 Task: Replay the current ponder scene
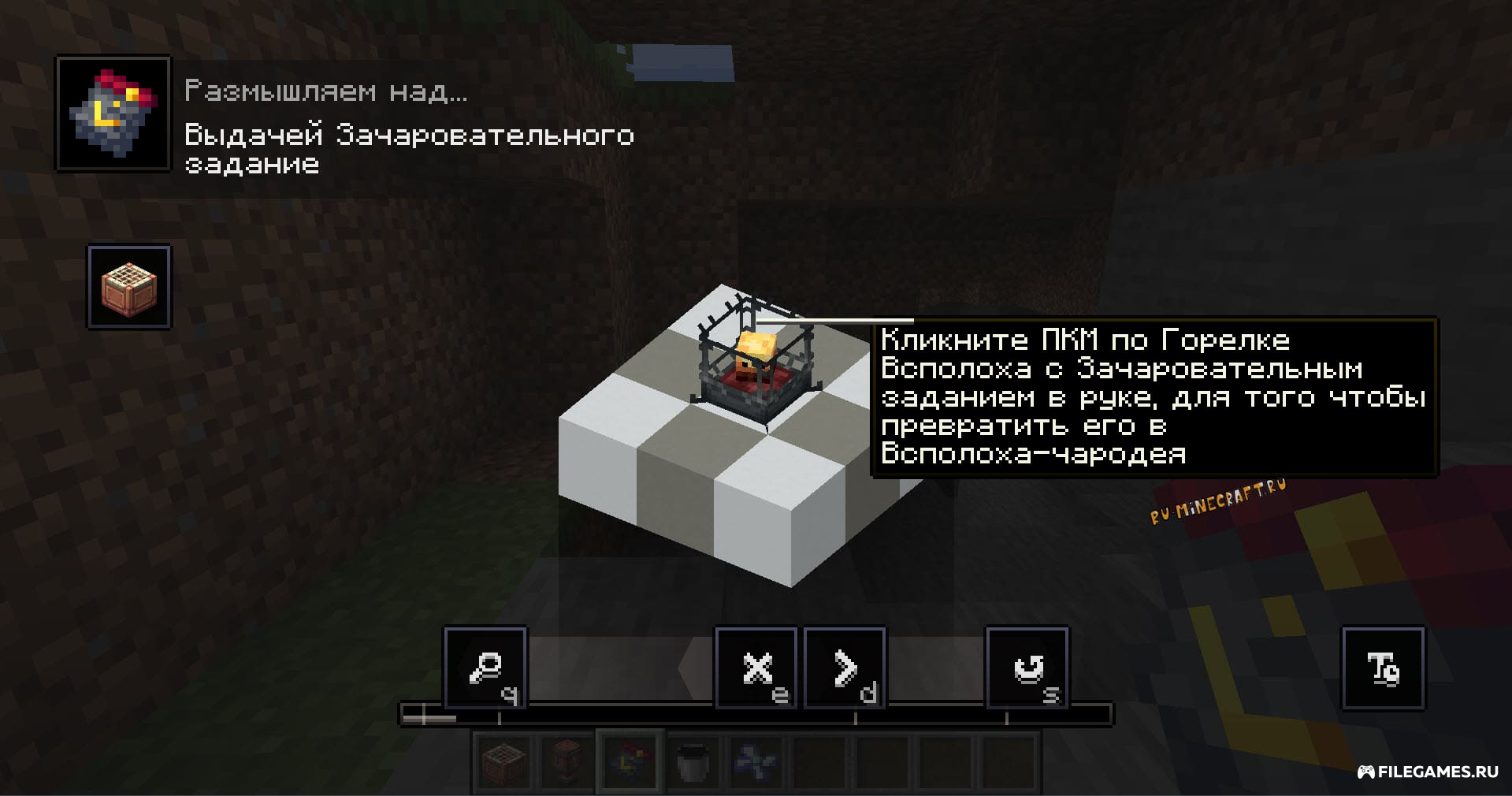pos(1027,669)
